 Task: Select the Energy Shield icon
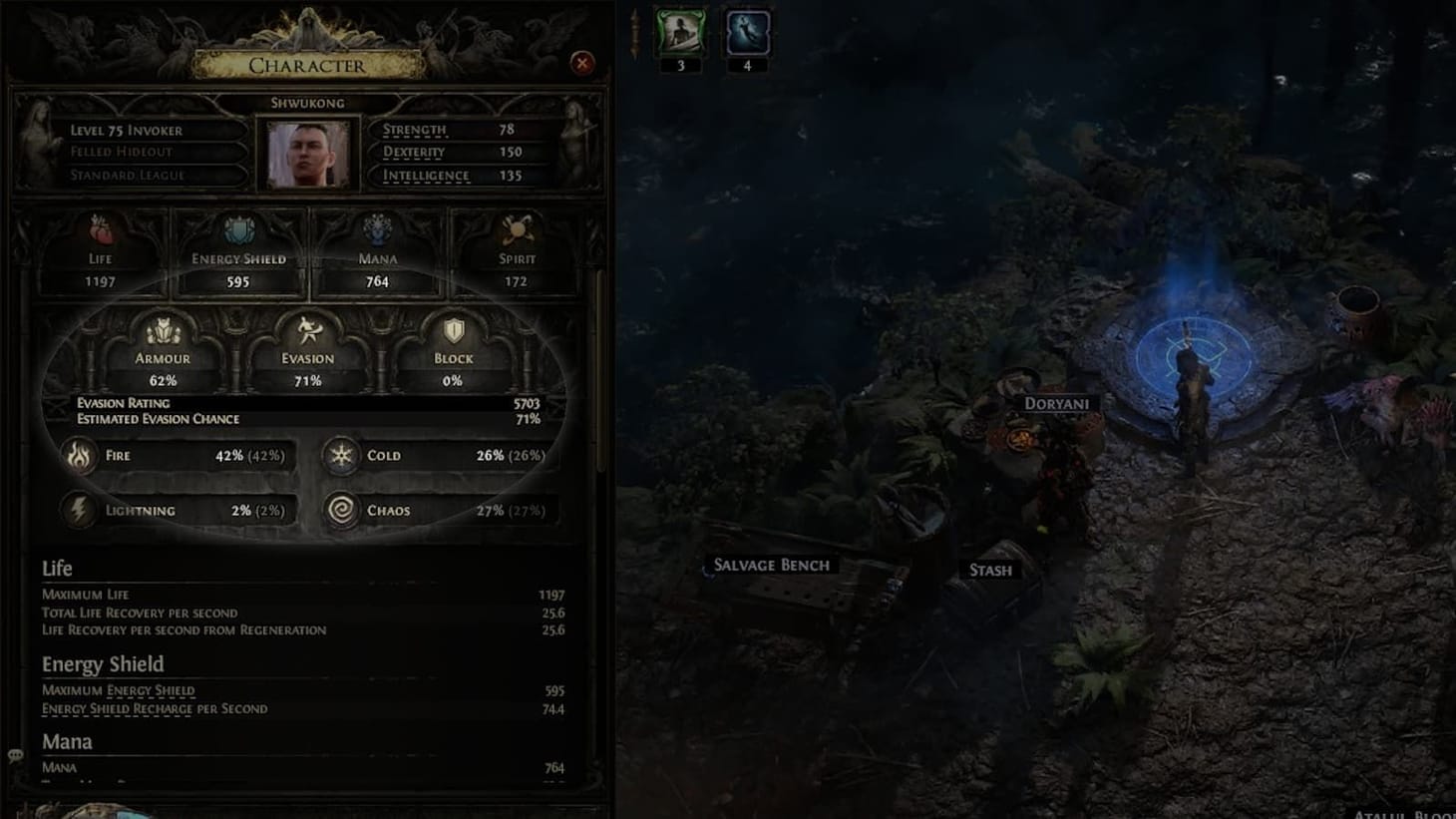coord(237,229)
